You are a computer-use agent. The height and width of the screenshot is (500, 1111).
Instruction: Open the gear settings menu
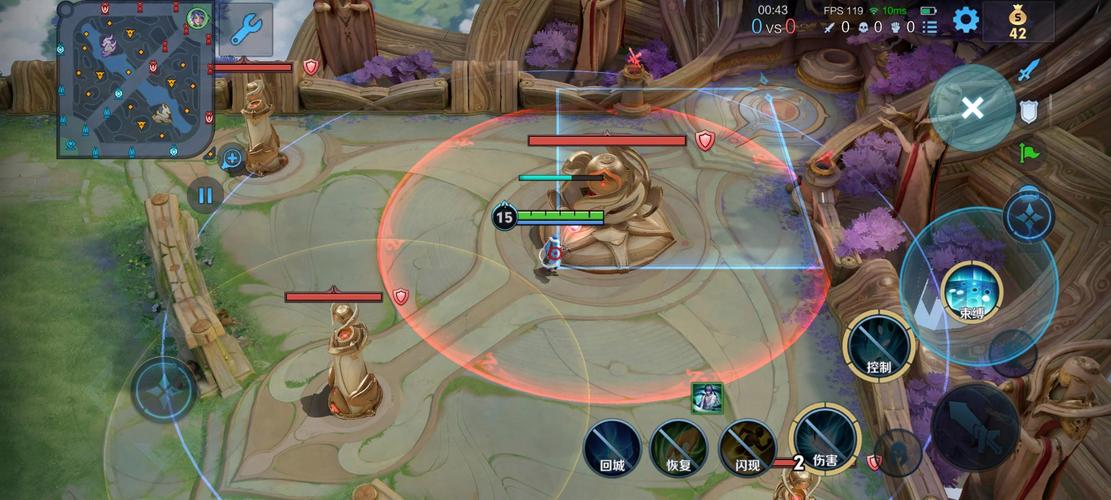pos(965,20)
